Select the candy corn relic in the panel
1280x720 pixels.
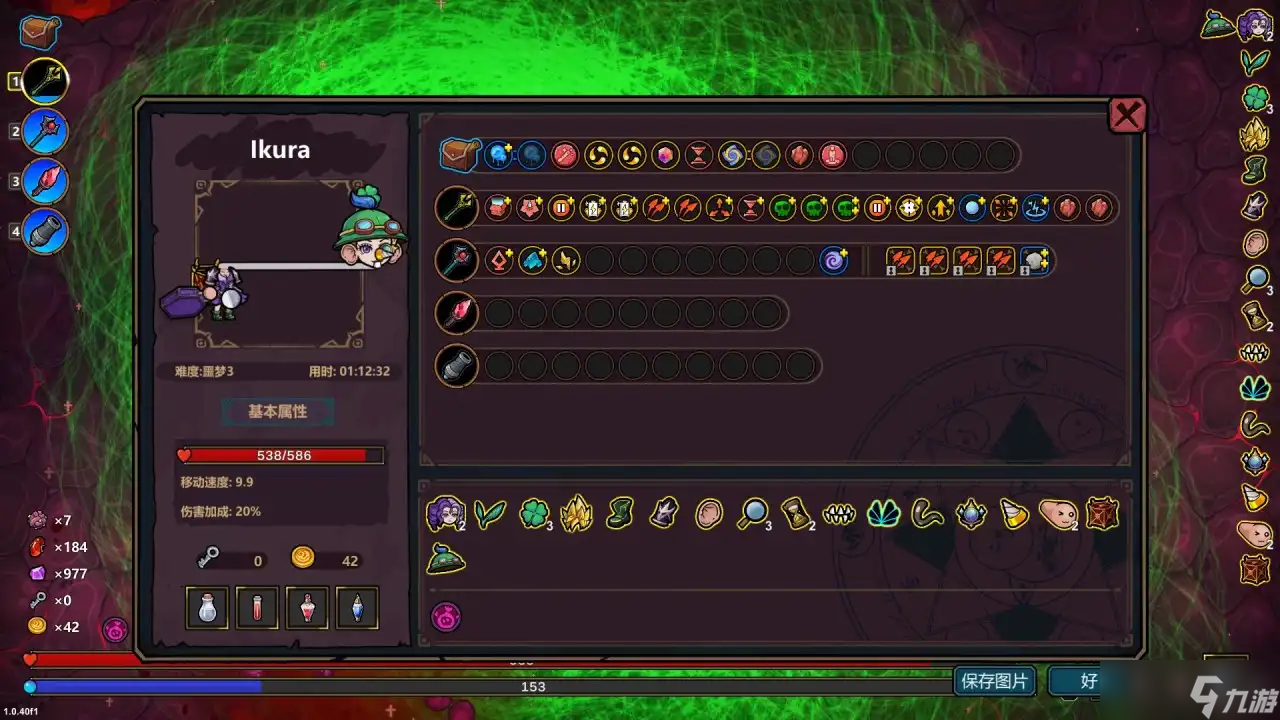[1013, 514]
